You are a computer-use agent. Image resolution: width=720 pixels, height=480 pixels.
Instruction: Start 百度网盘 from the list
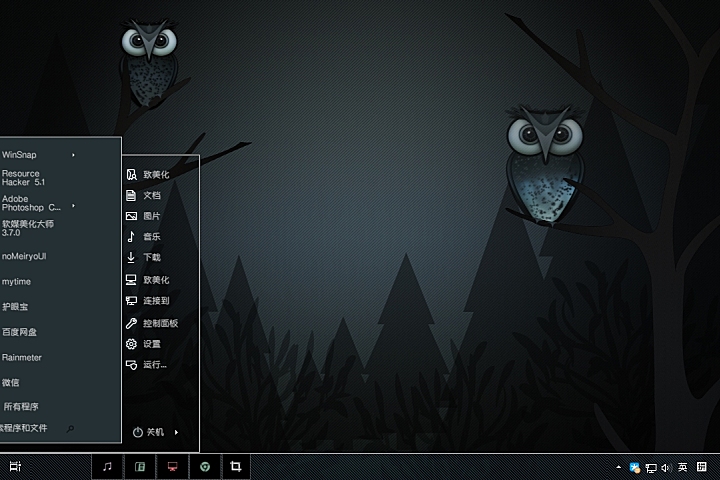(x=20, y=332)
